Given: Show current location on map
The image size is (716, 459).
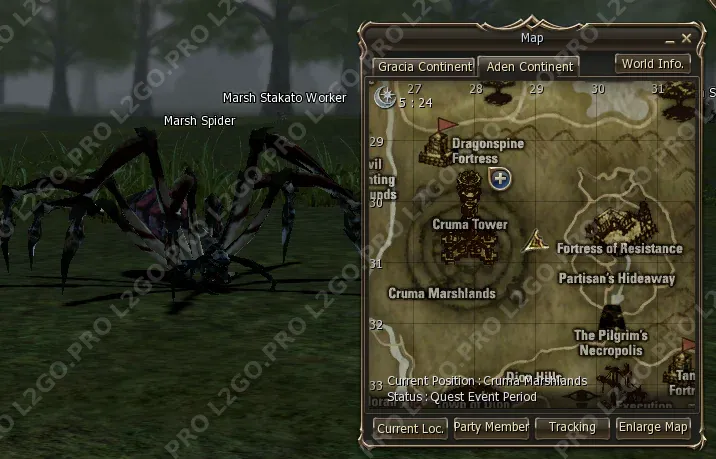Looking at the screenshot, I should [x=410, y=428].
